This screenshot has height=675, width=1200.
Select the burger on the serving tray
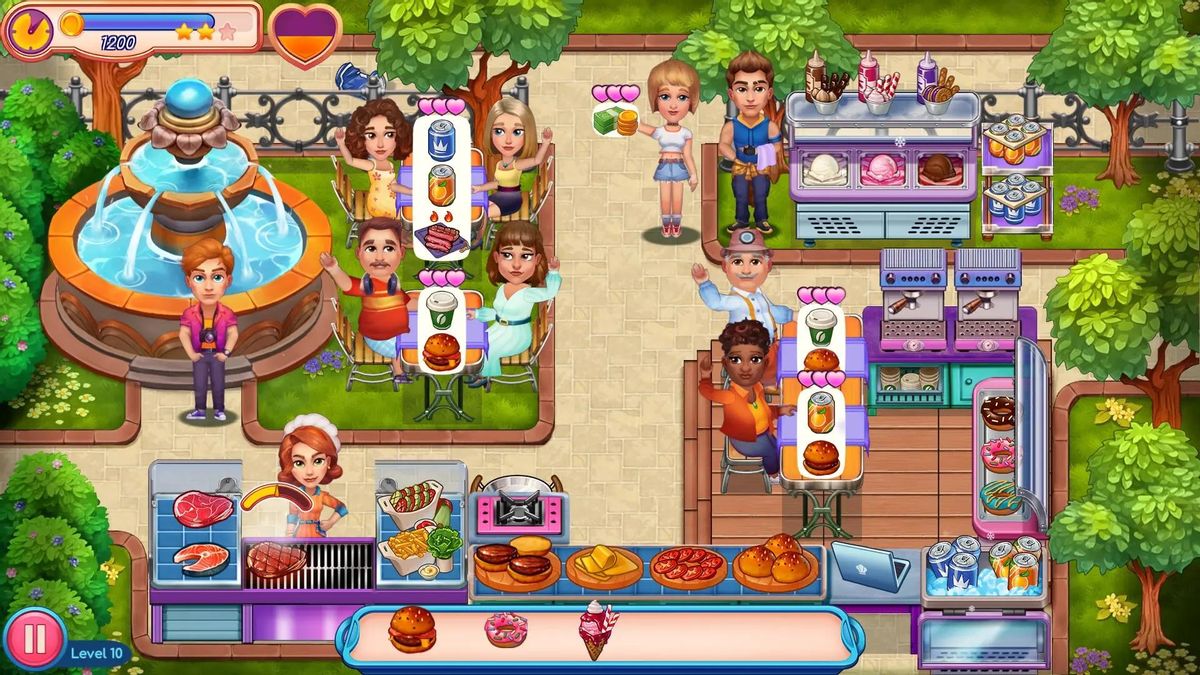412,630
